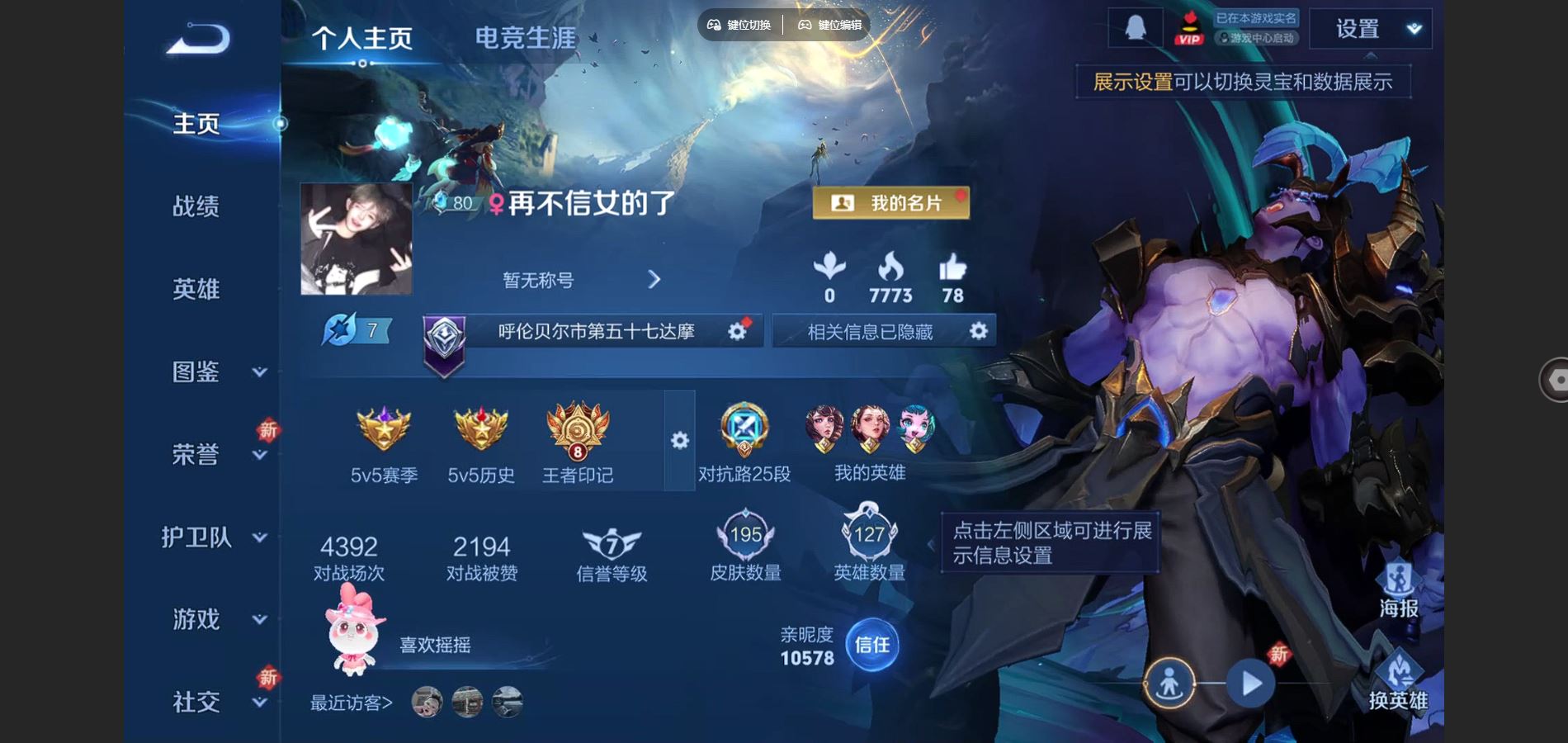
Task: Open the 设置 dropdown
Action: pos(1370,29)
